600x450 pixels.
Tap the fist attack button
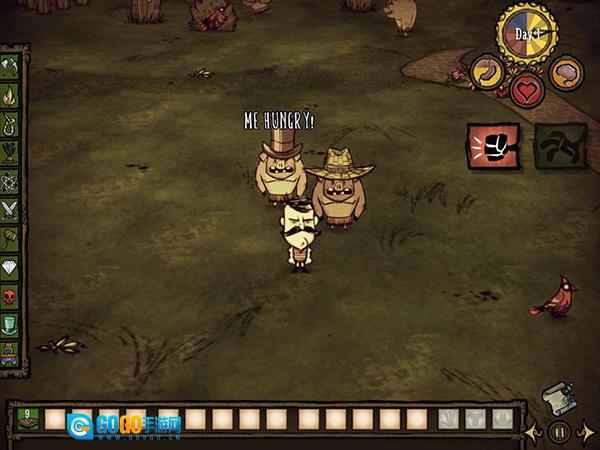pyautogui.click(x=493, y=144)
